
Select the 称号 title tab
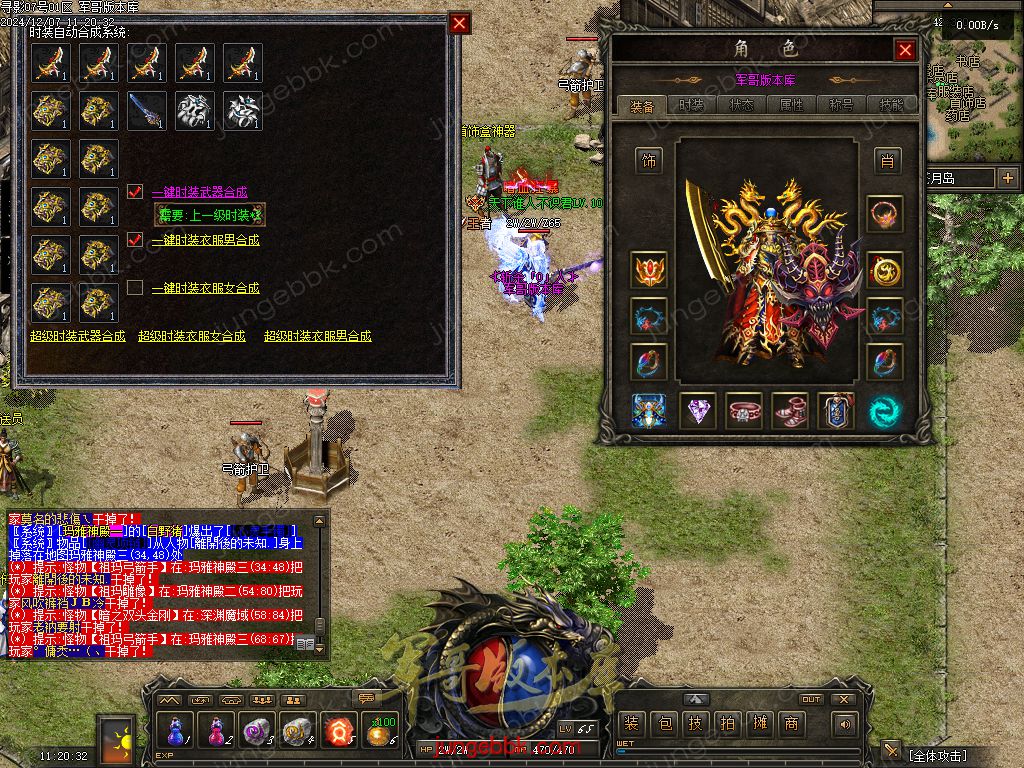841,105
